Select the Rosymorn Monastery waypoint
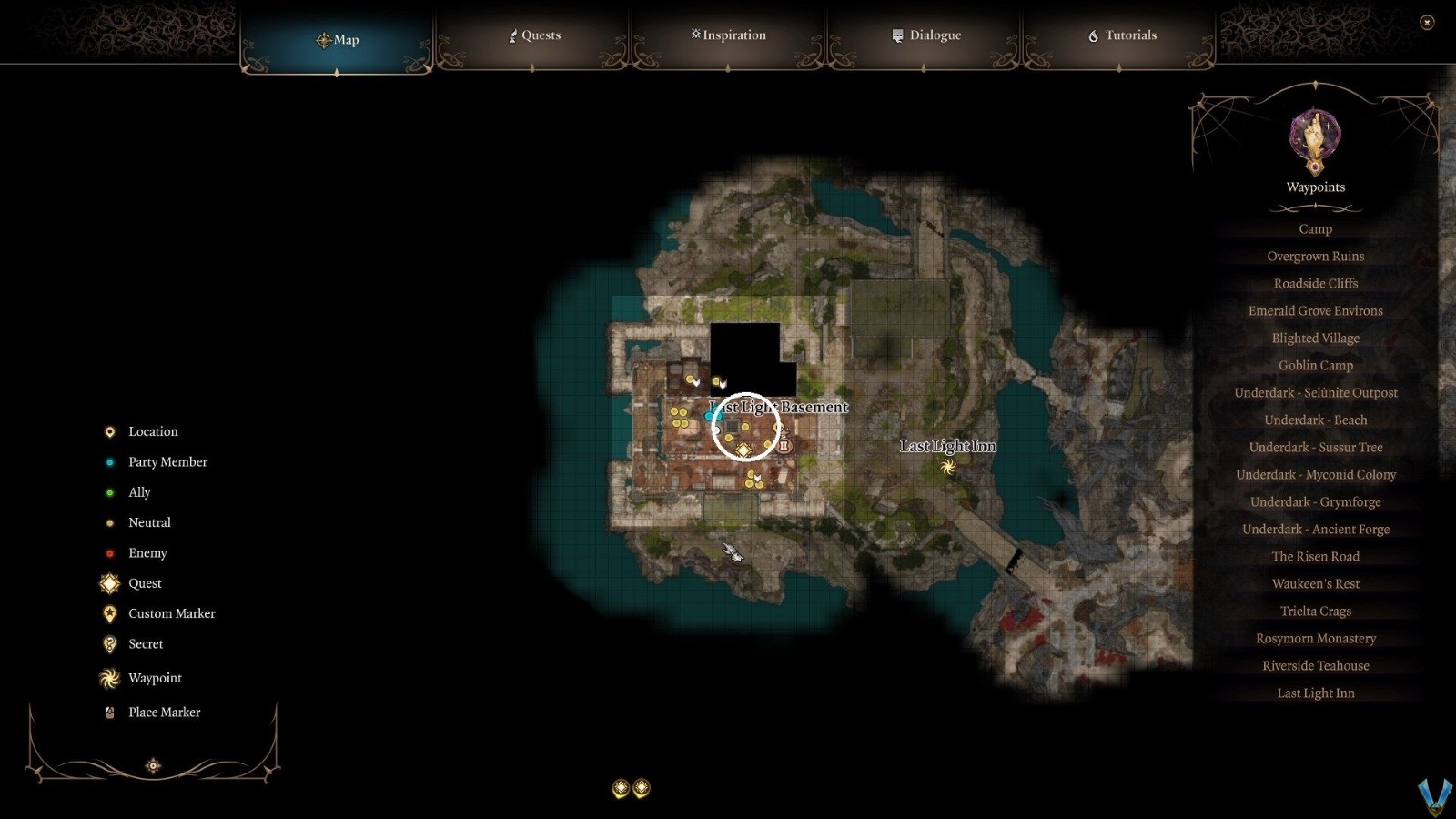Image resolution: width=1456 pixels, height=819 pixels. (1315, 638)
